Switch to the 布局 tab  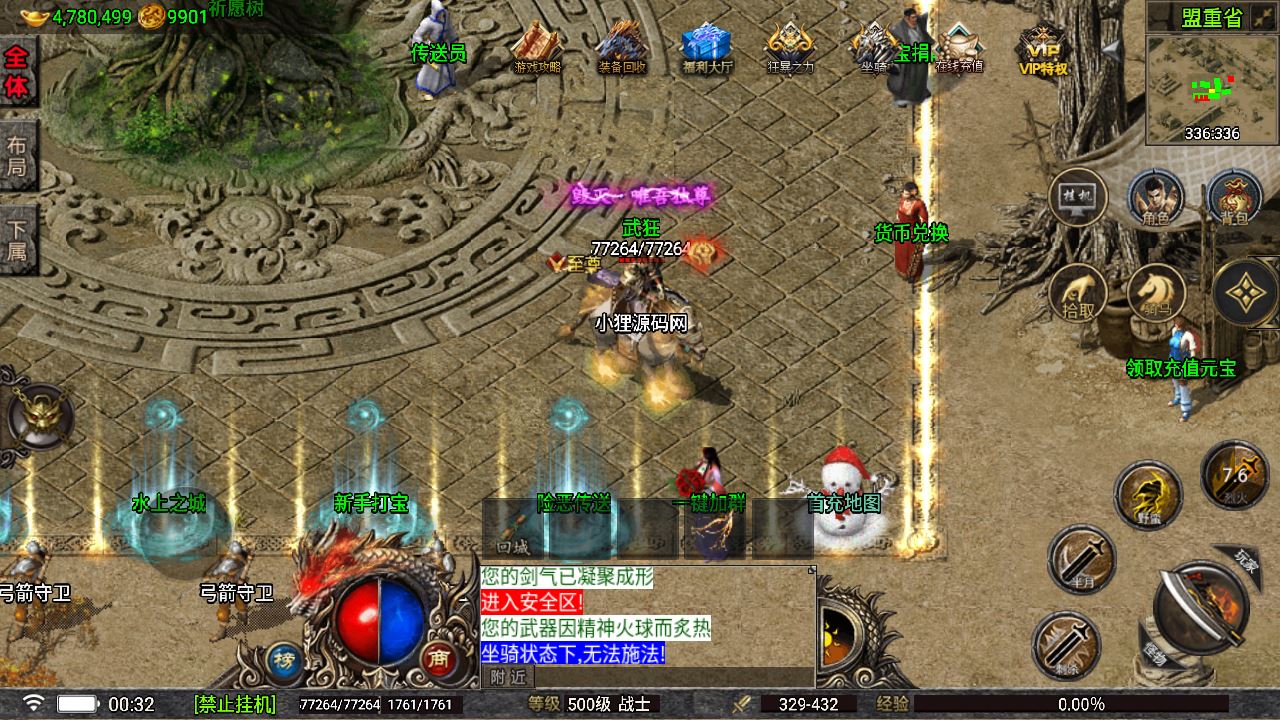click(17, 155)
